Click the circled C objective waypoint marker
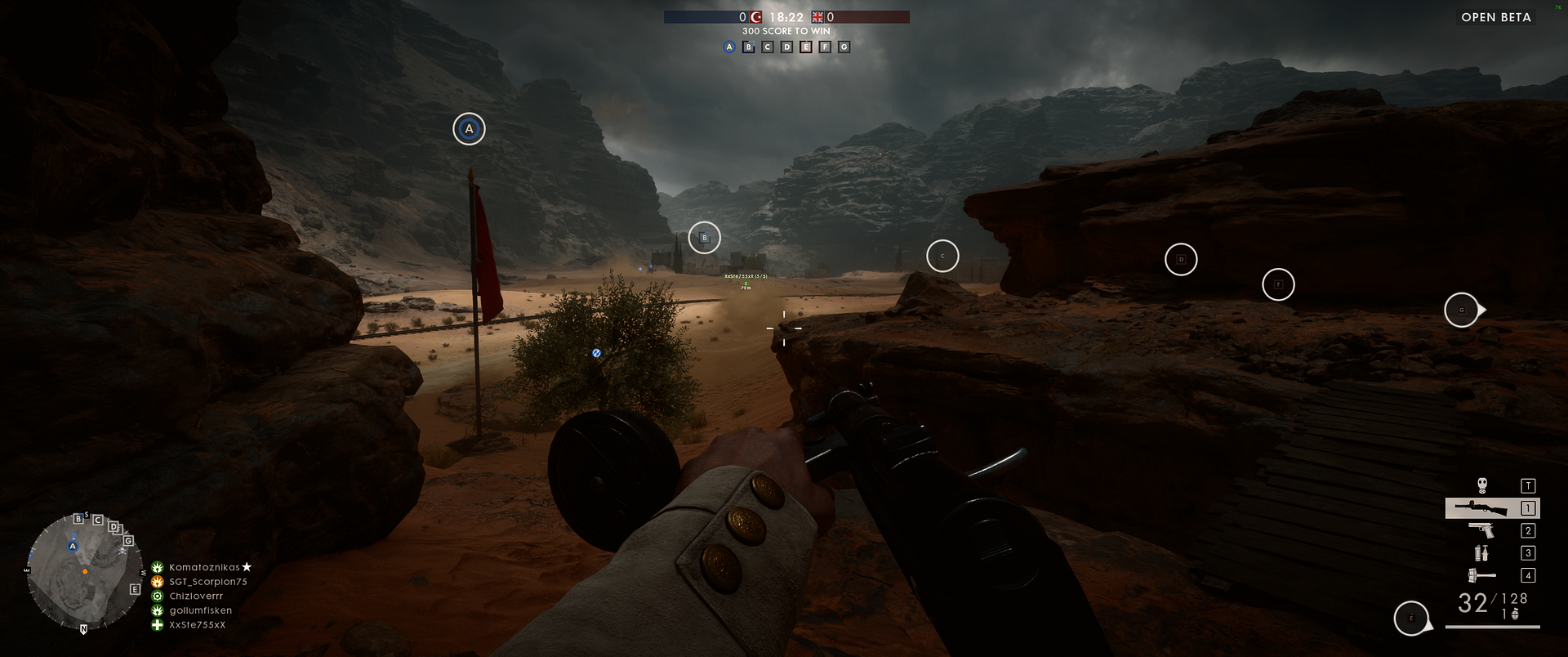The width and height of the screenshot is (1568, 657). pos(942,256)
